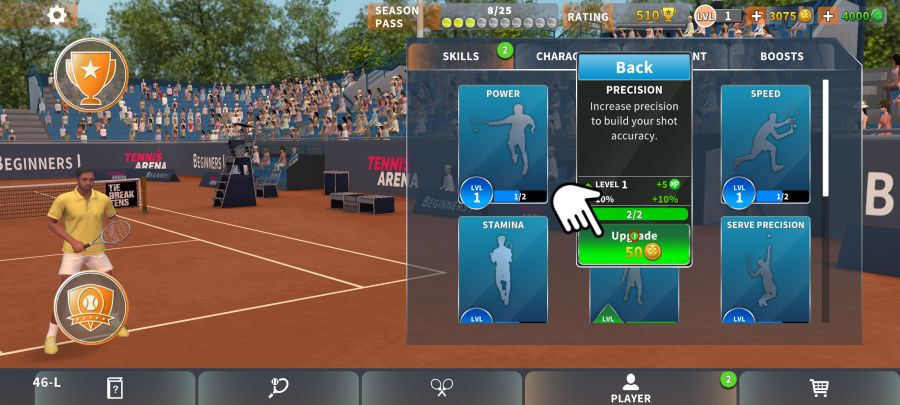The width and height of the screenshot is (900, 405).
Task: Tap the tennis ball shield badge
Action: pos(91,307)
